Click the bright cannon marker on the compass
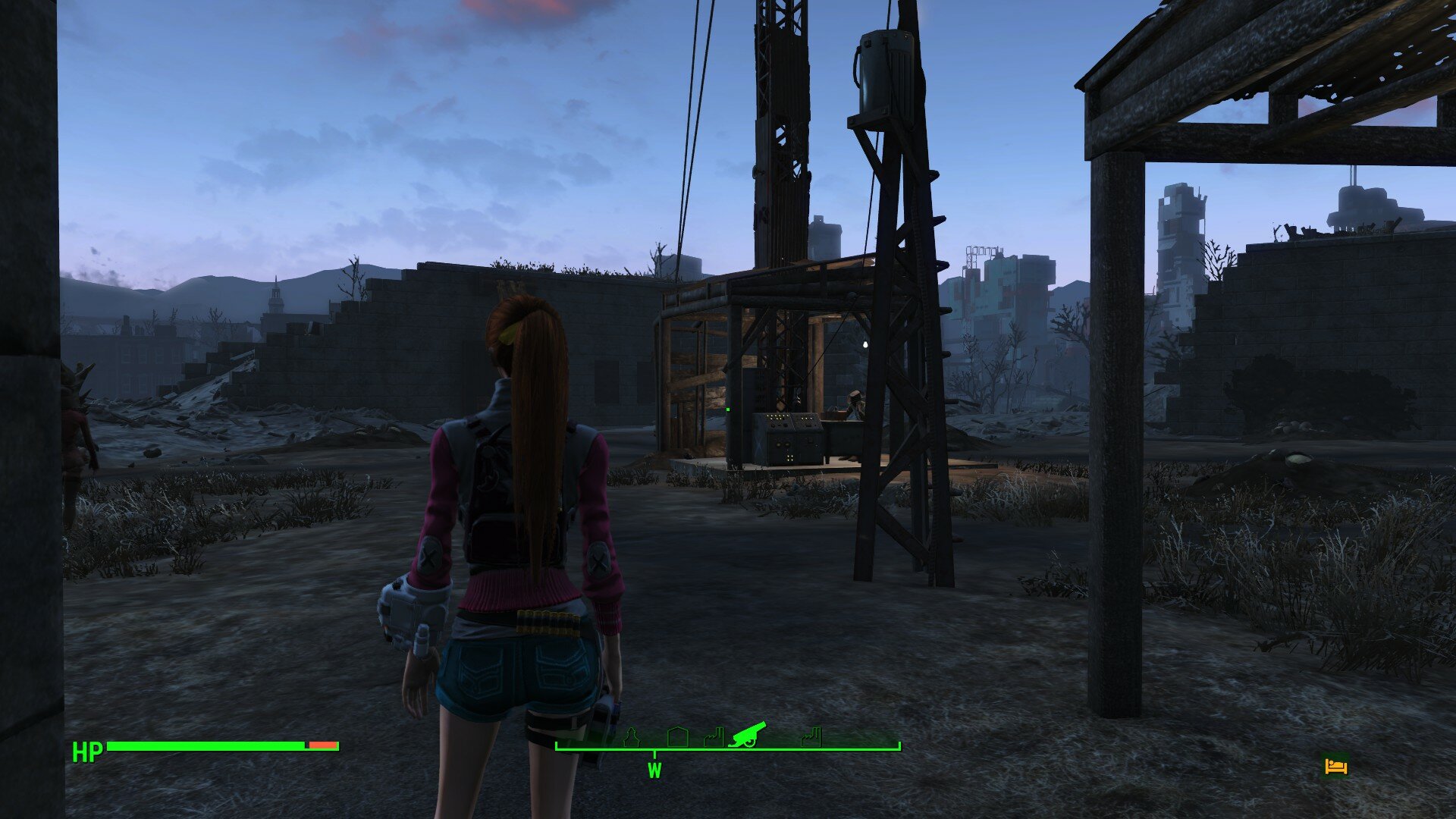Viewport: 1456px width, 819px height. (747, 734)
